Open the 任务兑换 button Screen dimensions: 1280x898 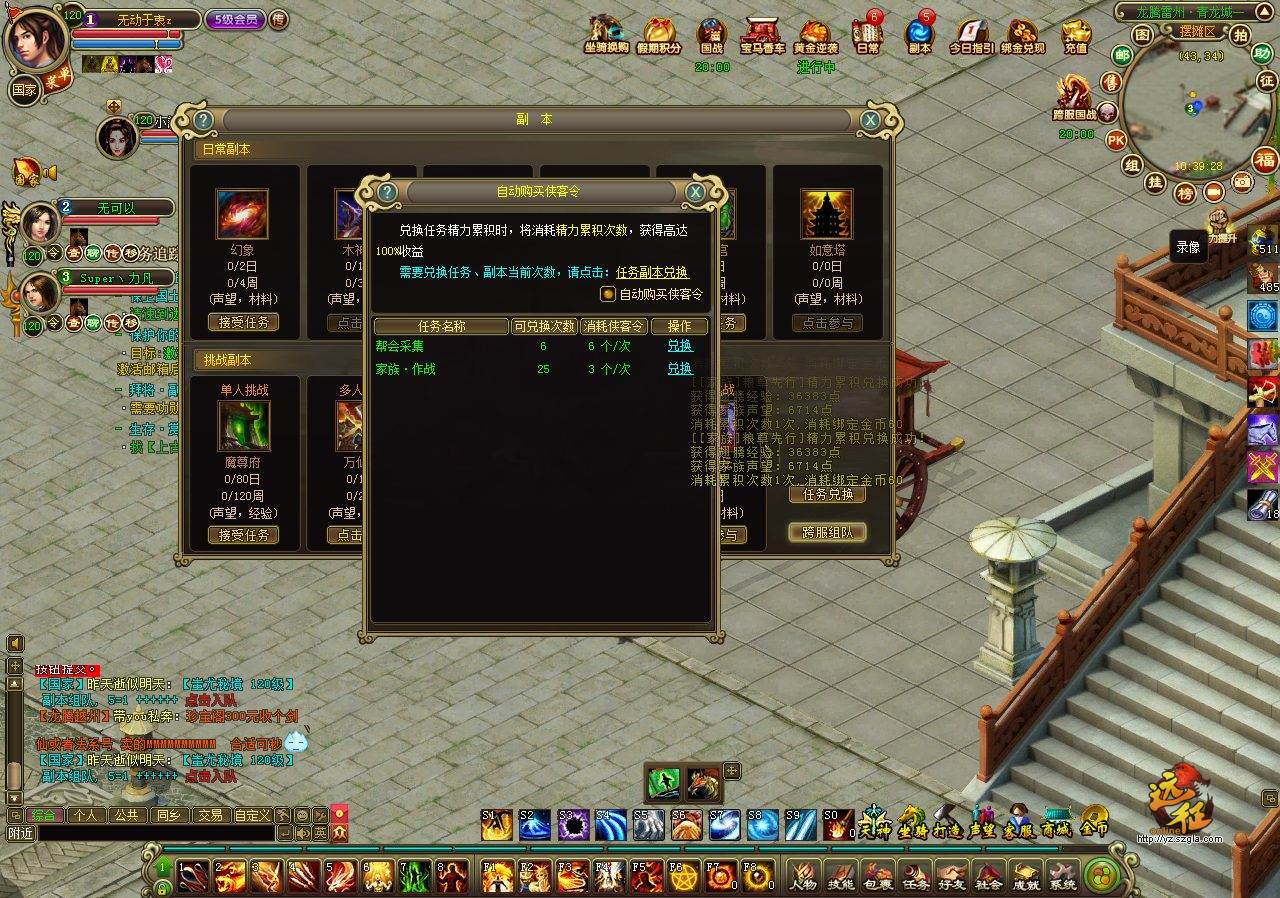coord(827,494)
